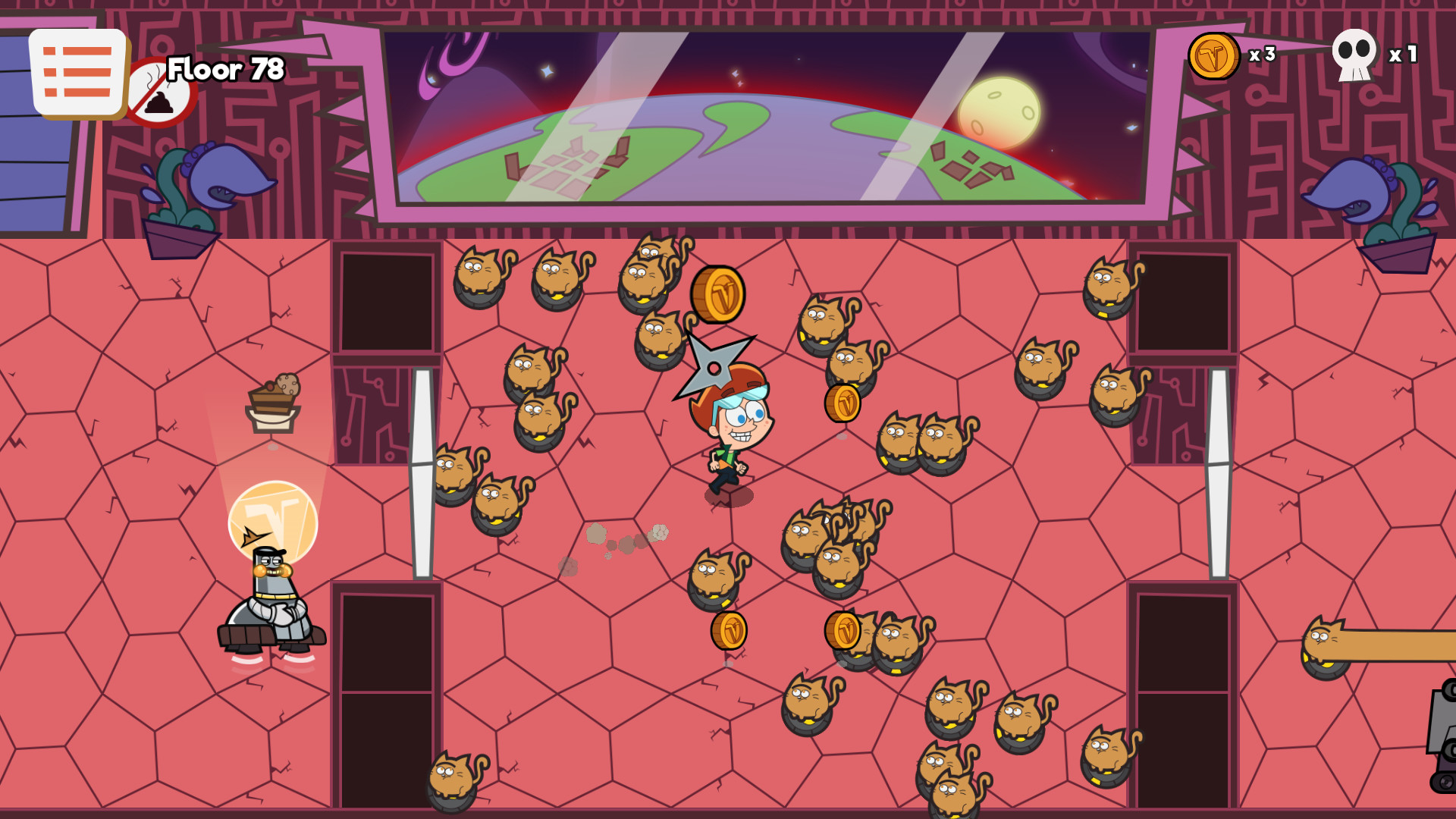Screen dimensions: 1456x819
Task: Open the pause menu list icon
Action: point(76,71)
